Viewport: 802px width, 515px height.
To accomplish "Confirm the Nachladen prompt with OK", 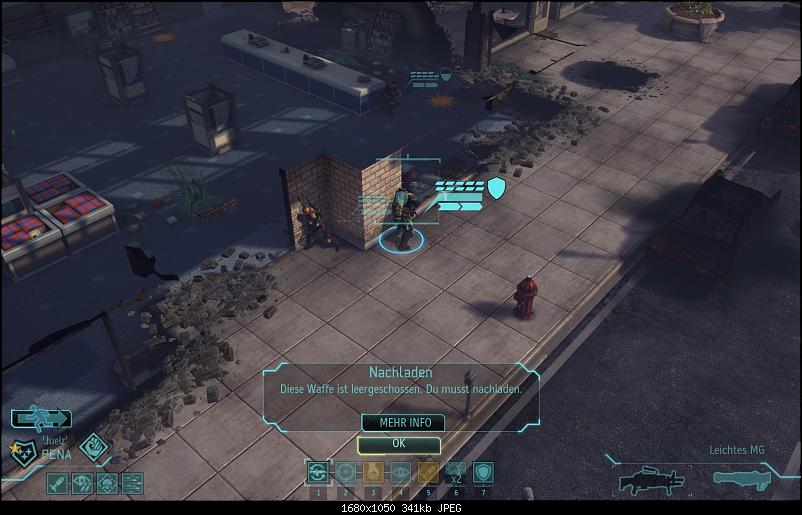I will [x=399, y=443].
